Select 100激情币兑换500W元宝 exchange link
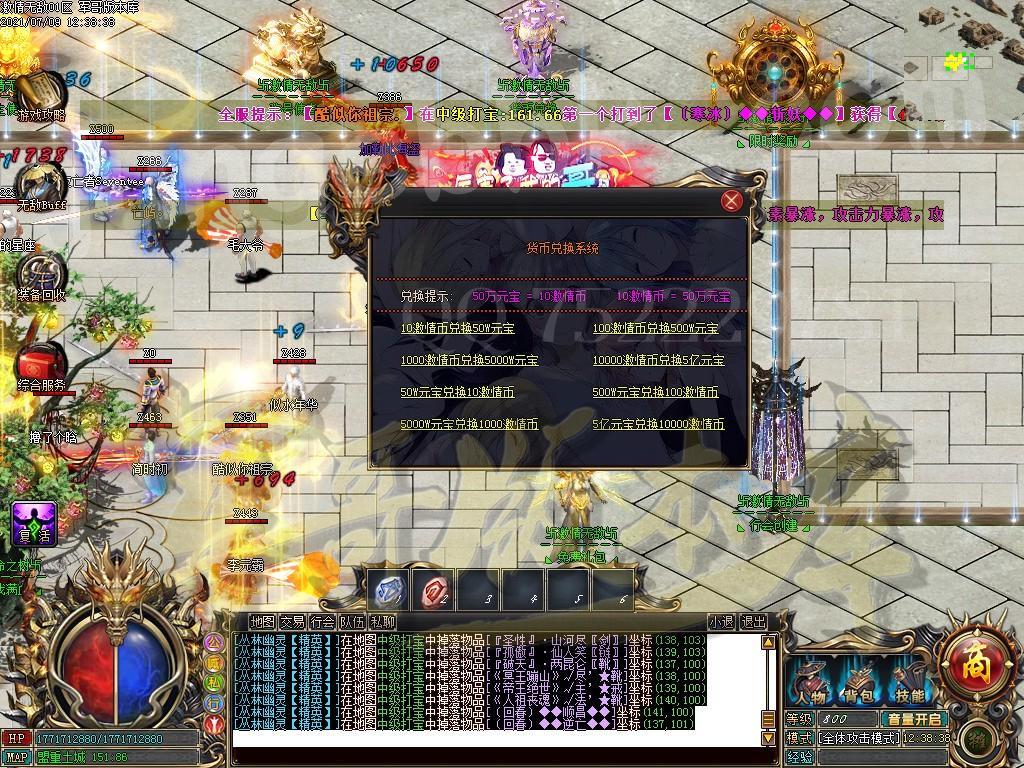 [x=655, y=328]
